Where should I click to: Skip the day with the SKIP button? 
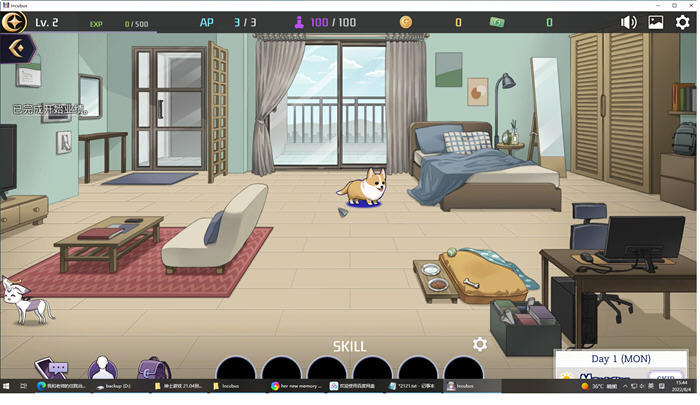[663, 376]
